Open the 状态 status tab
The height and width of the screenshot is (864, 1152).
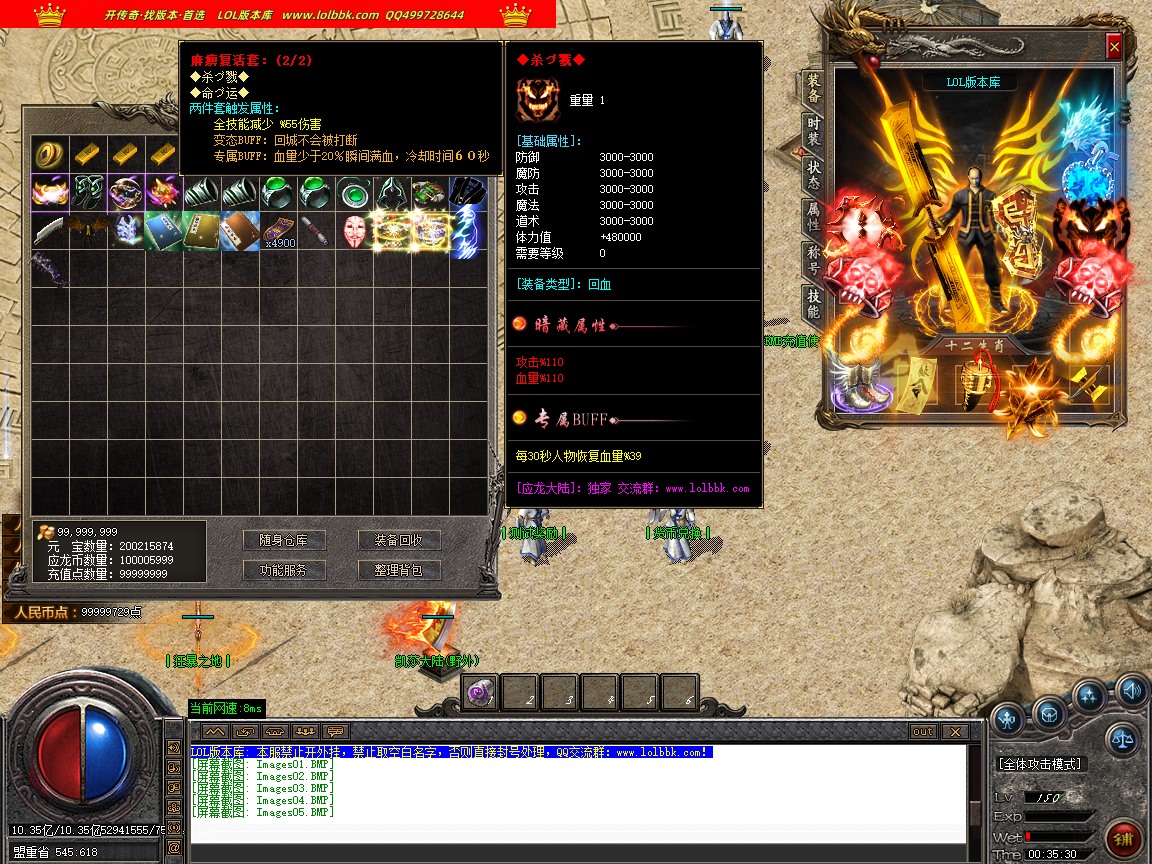click(814, 176)
